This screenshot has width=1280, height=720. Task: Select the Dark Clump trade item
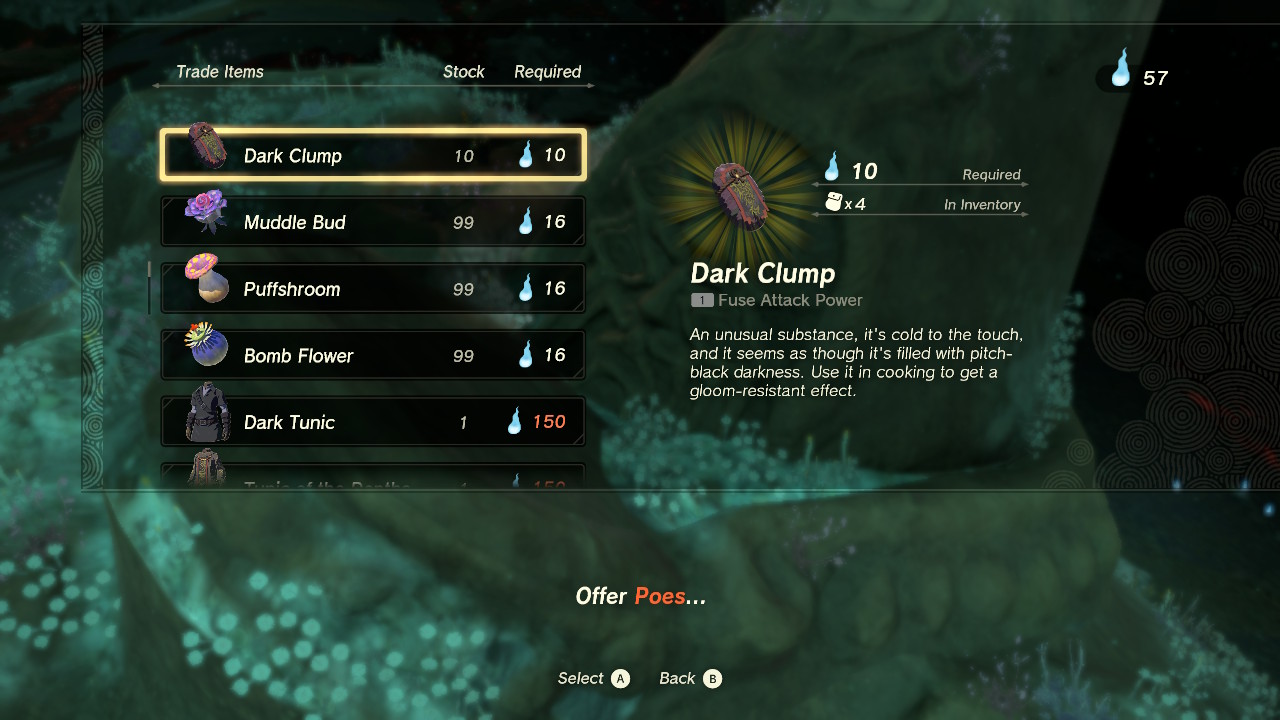coord(373,155)
